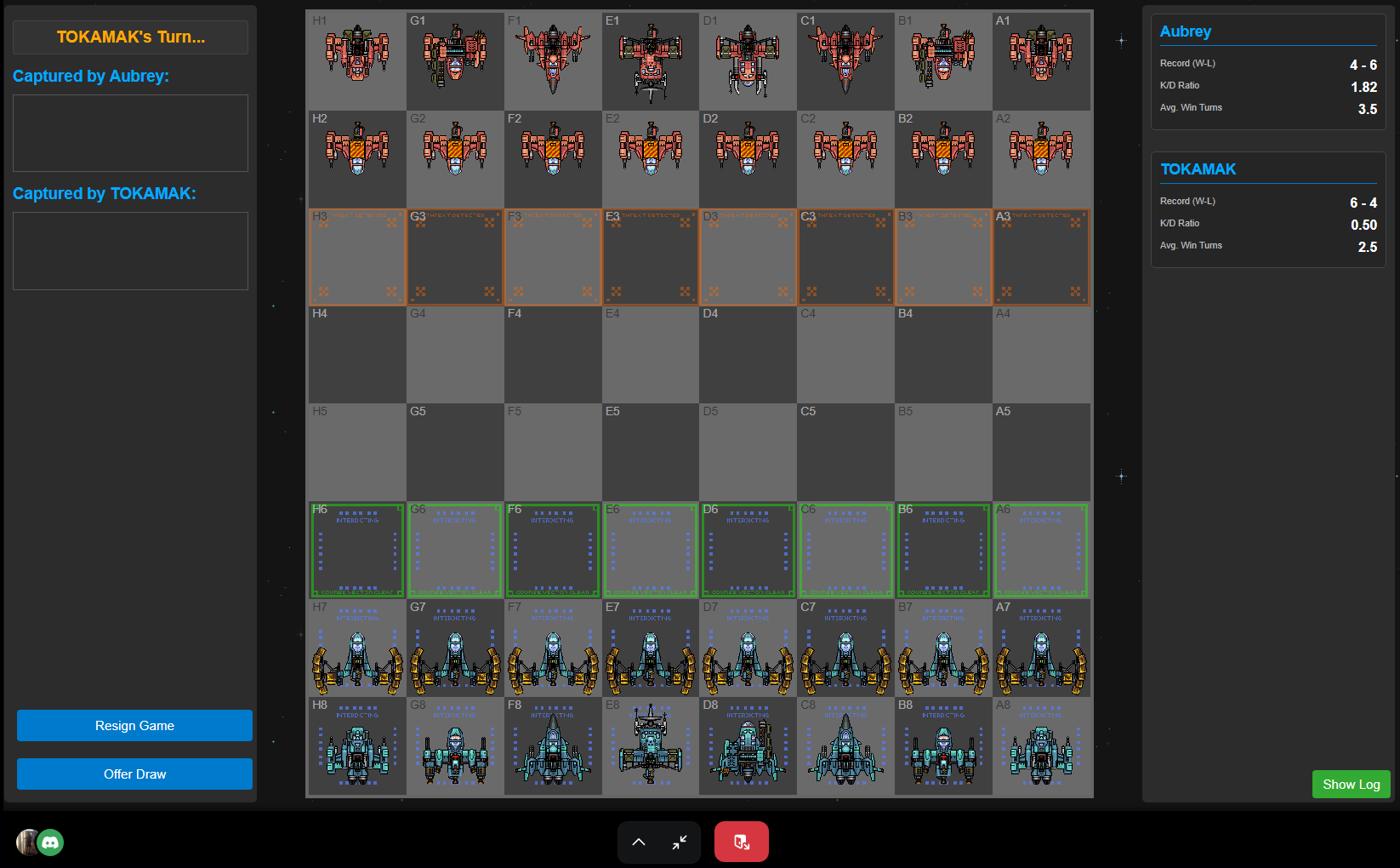Viewport: 1400px width, 868px height.
Task: Click the user avatar icon bottom-left
Action: pos(26,842)
